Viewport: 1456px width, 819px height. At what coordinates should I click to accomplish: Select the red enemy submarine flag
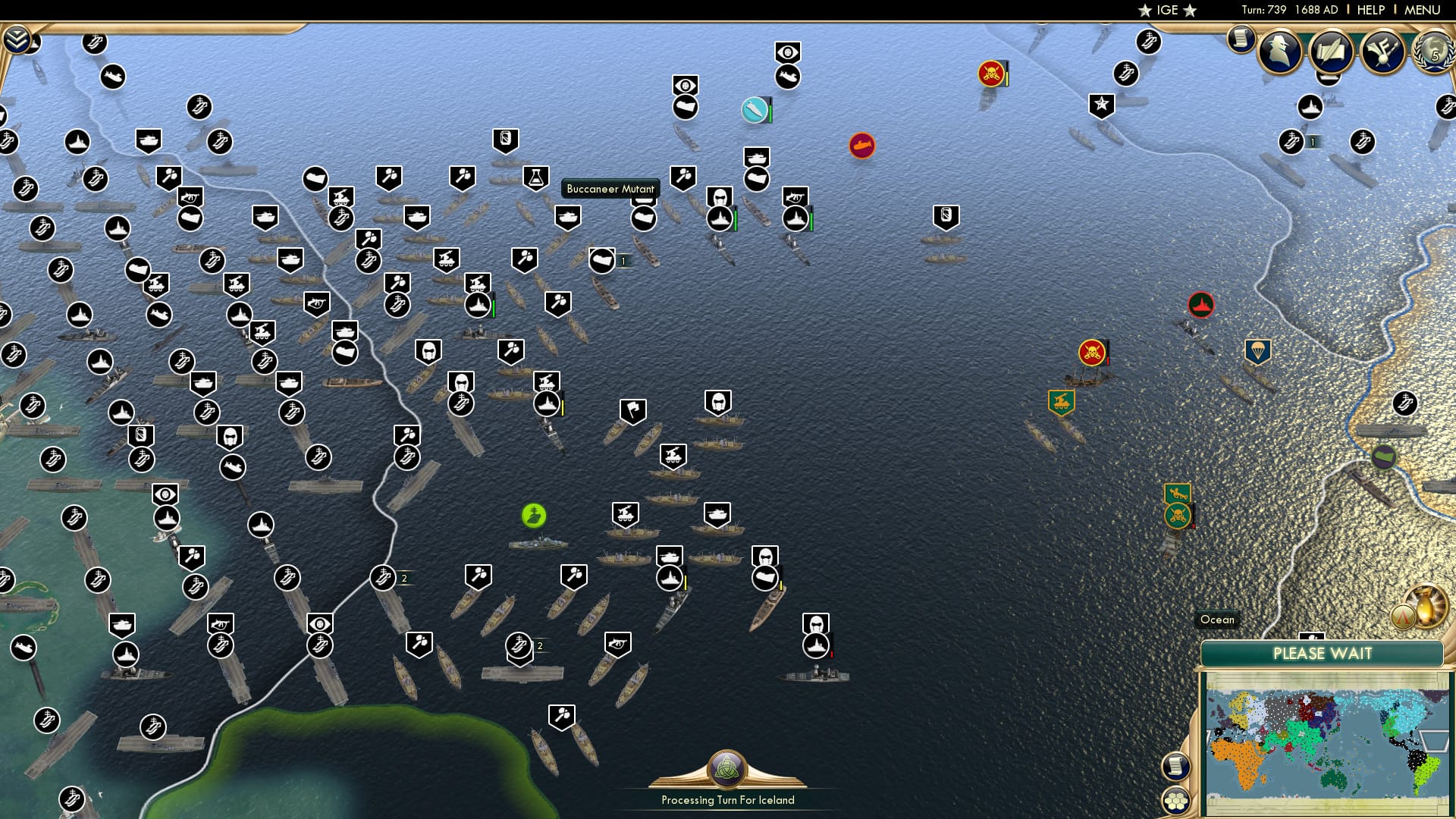coord(862,147)
